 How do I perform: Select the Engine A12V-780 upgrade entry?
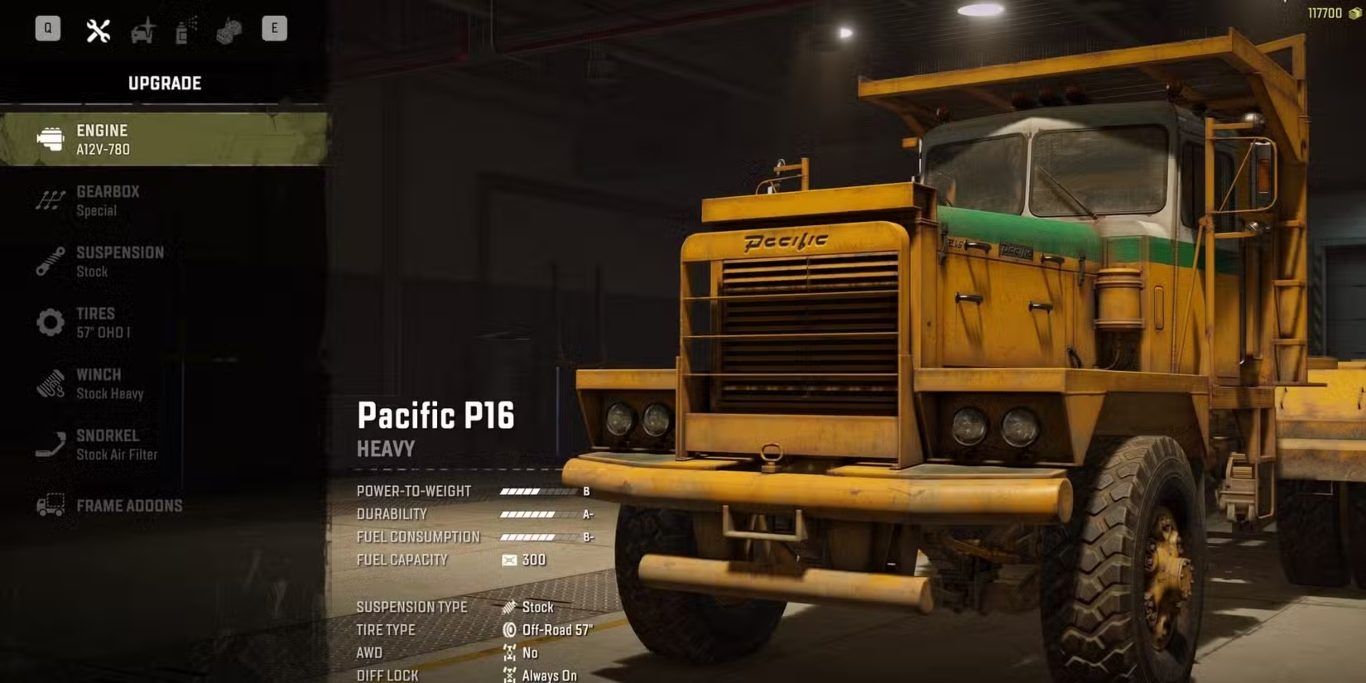(x=165, y=139)
